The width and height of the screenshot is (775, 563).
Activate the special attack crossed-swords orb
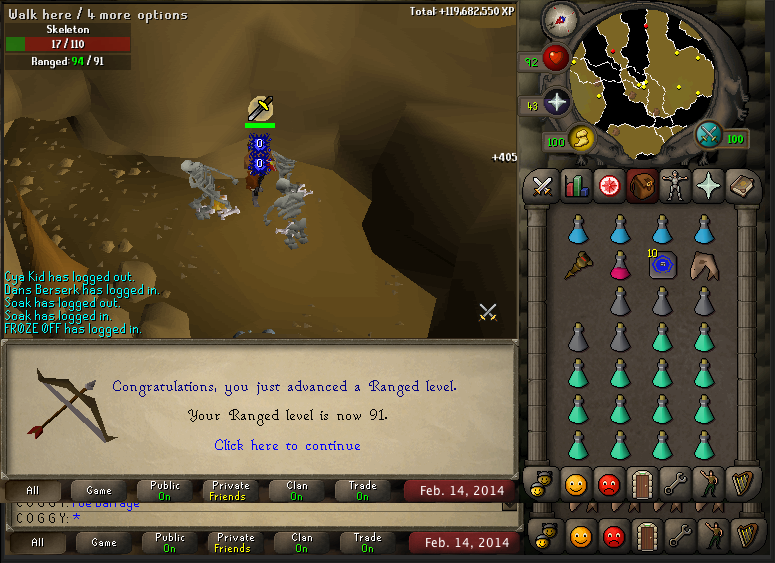click(709, 134)
